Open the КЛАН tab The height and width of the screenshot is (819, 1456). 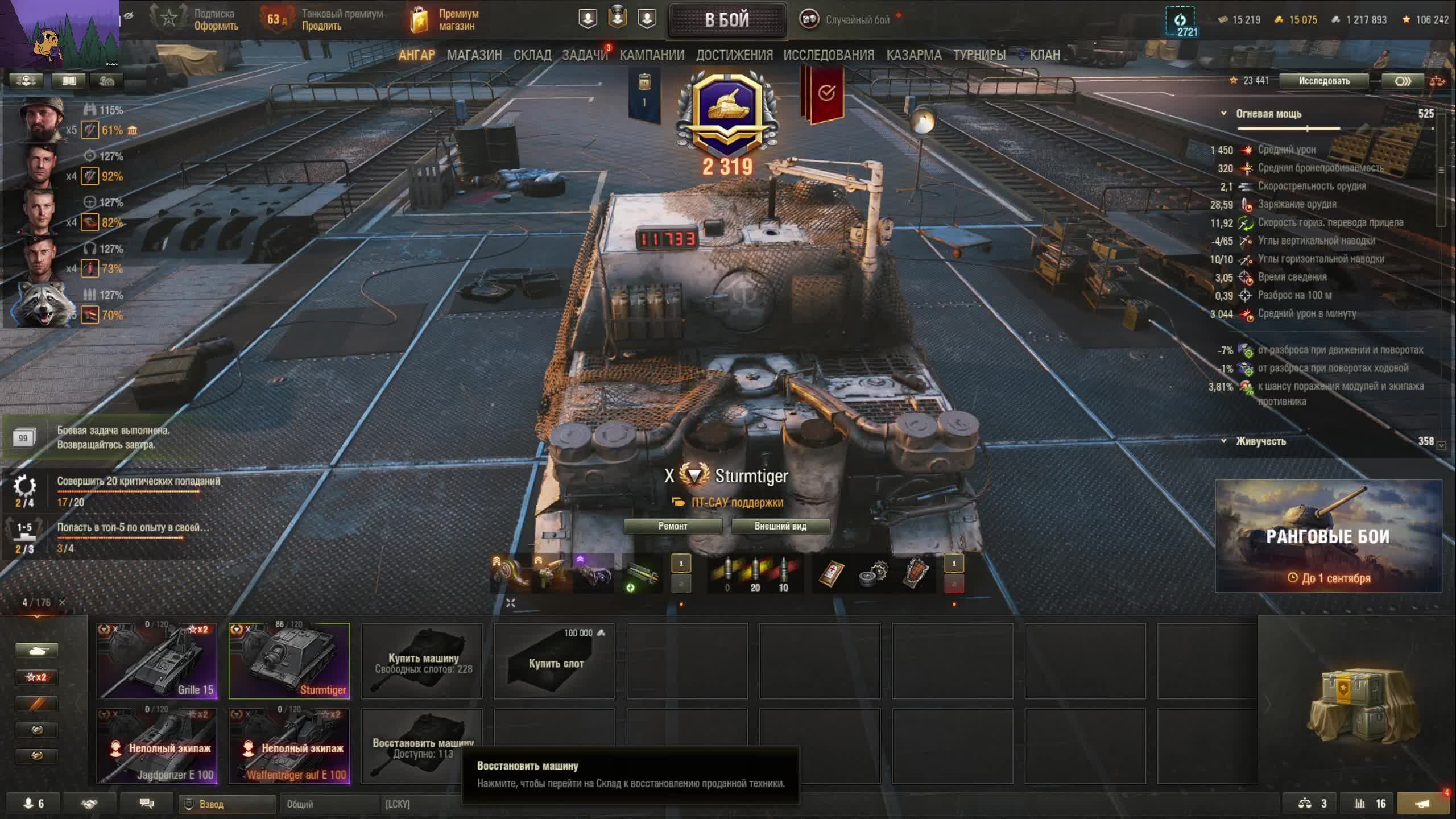click(1044, 55)
